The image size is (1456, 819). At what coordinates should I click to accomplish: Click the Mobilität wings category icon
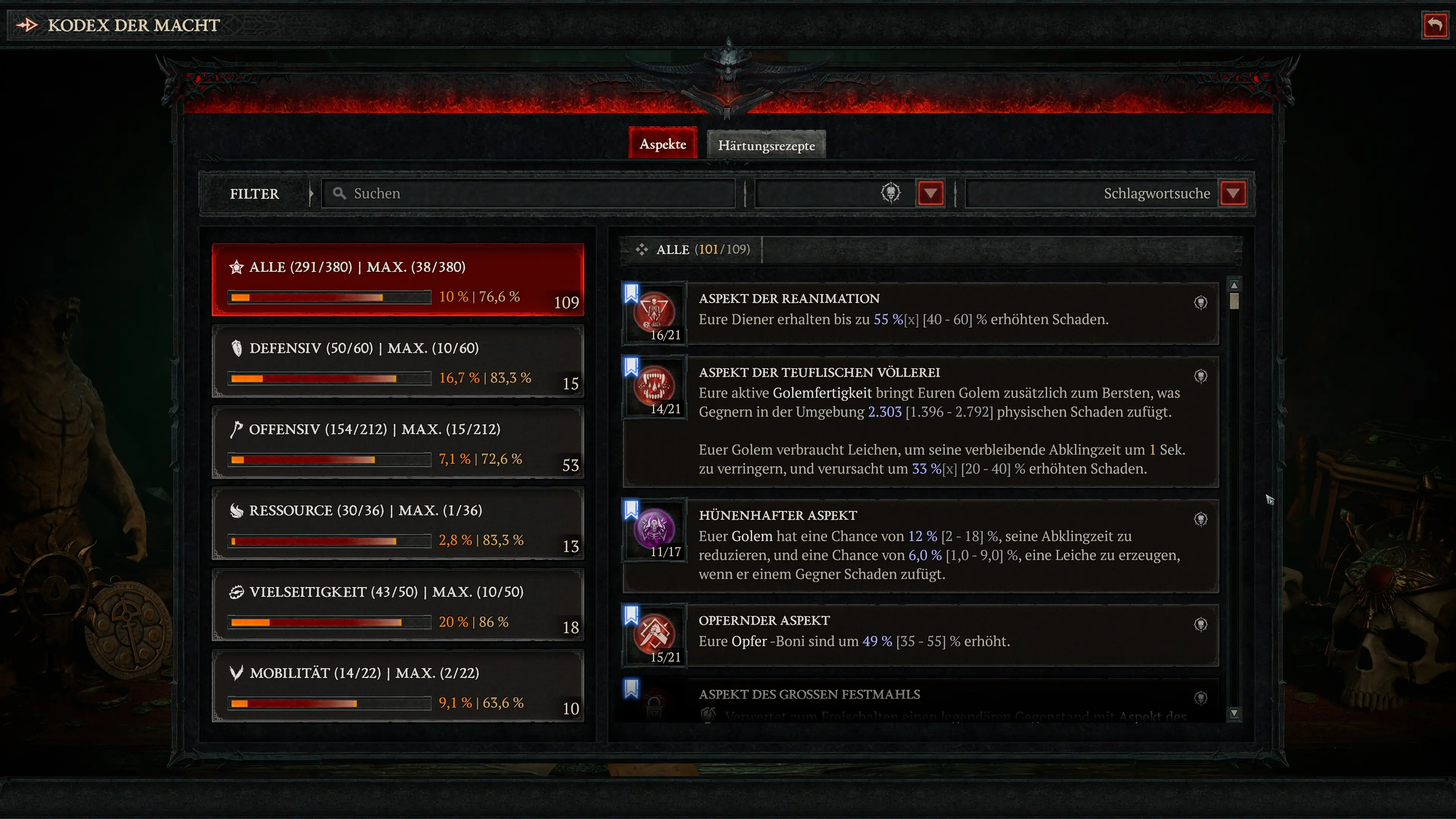[237, 673]
